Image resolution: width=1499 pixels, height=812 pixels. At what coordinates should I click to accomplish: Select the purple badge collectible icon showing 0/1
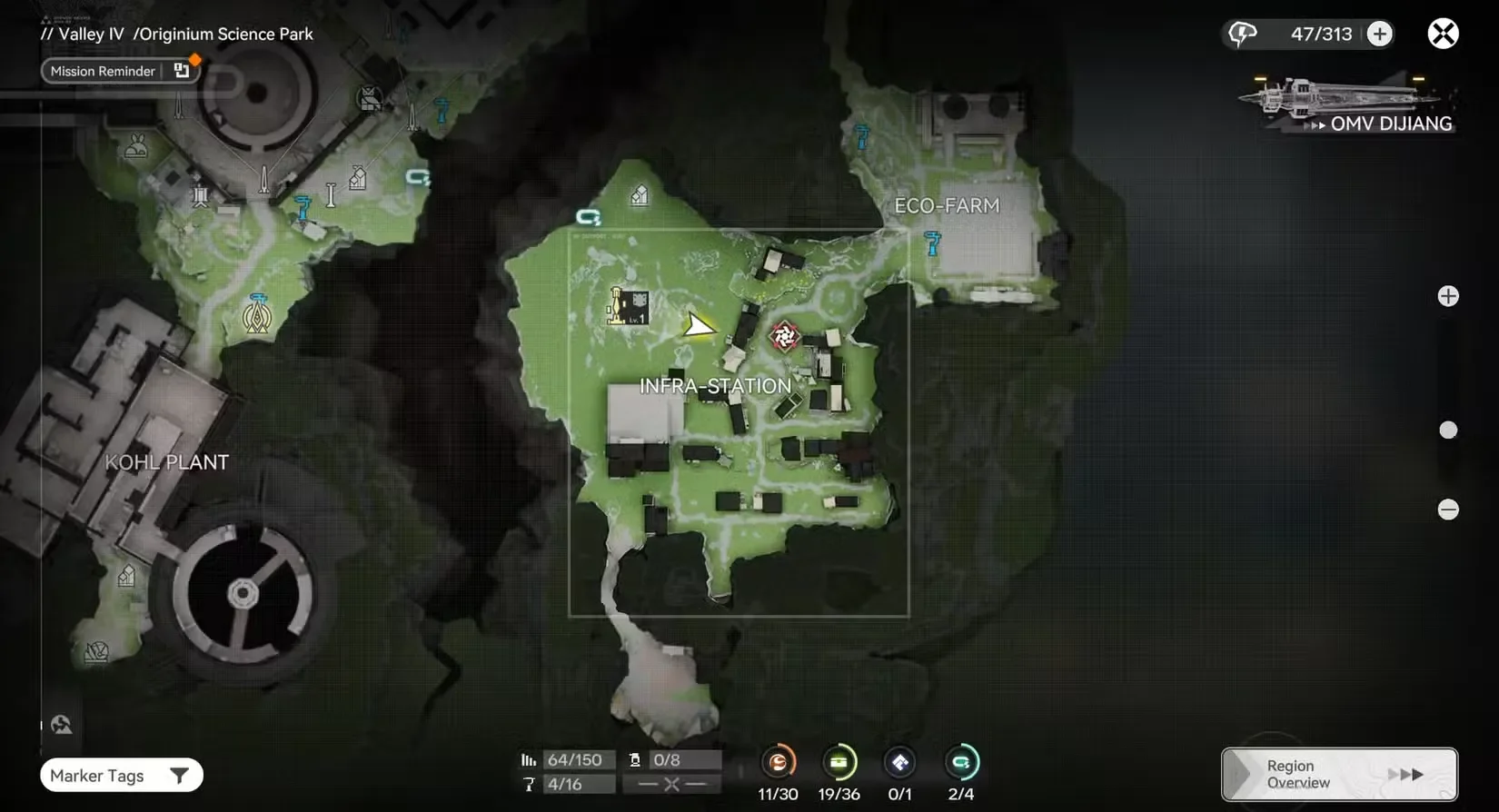(900, 764)
